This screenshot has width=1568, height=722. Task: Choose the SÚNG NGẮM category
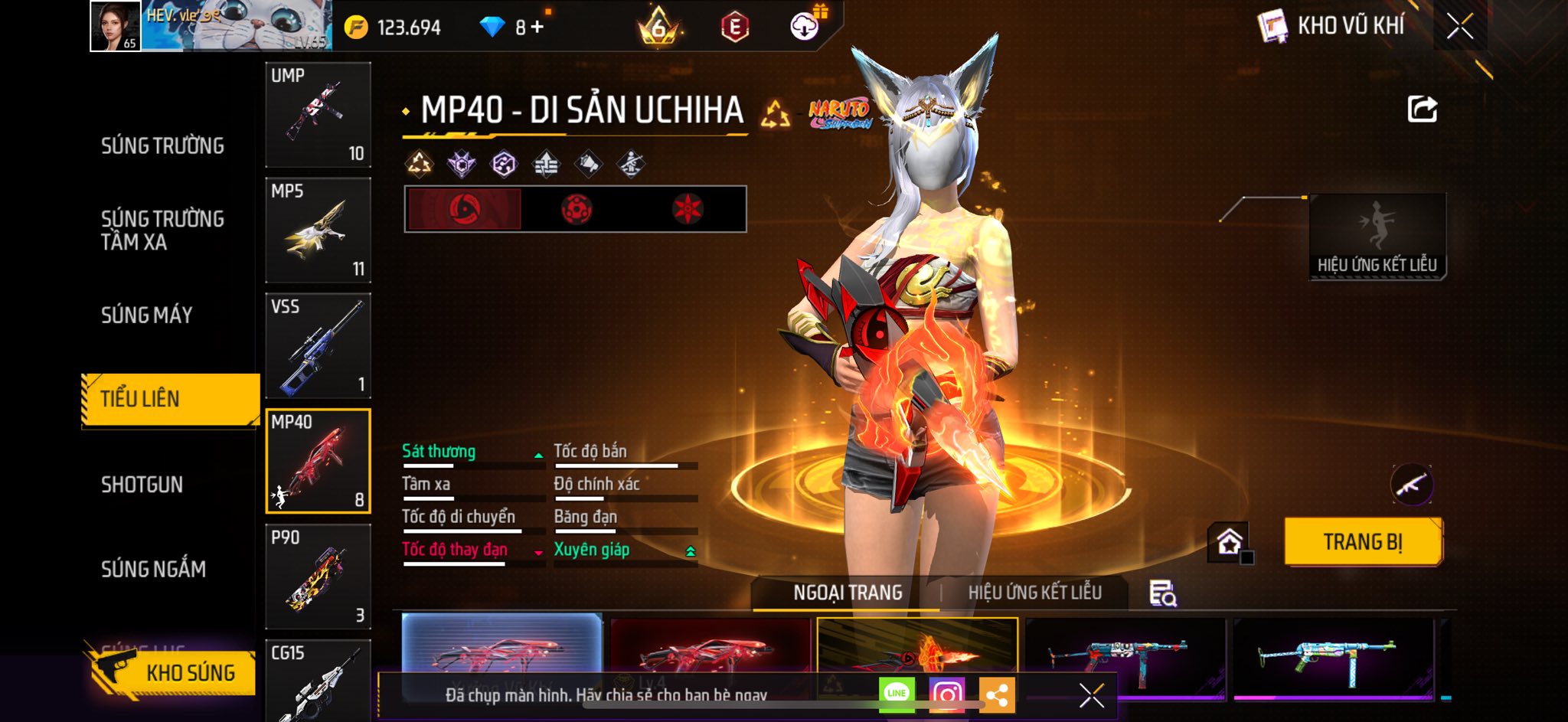click(153, 569)
